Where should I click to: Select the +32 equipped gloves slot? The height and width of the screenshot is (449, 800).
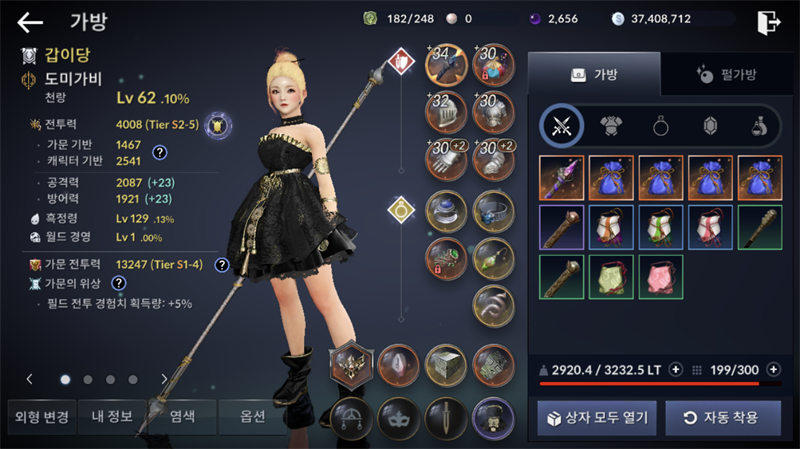pos(445,110)
